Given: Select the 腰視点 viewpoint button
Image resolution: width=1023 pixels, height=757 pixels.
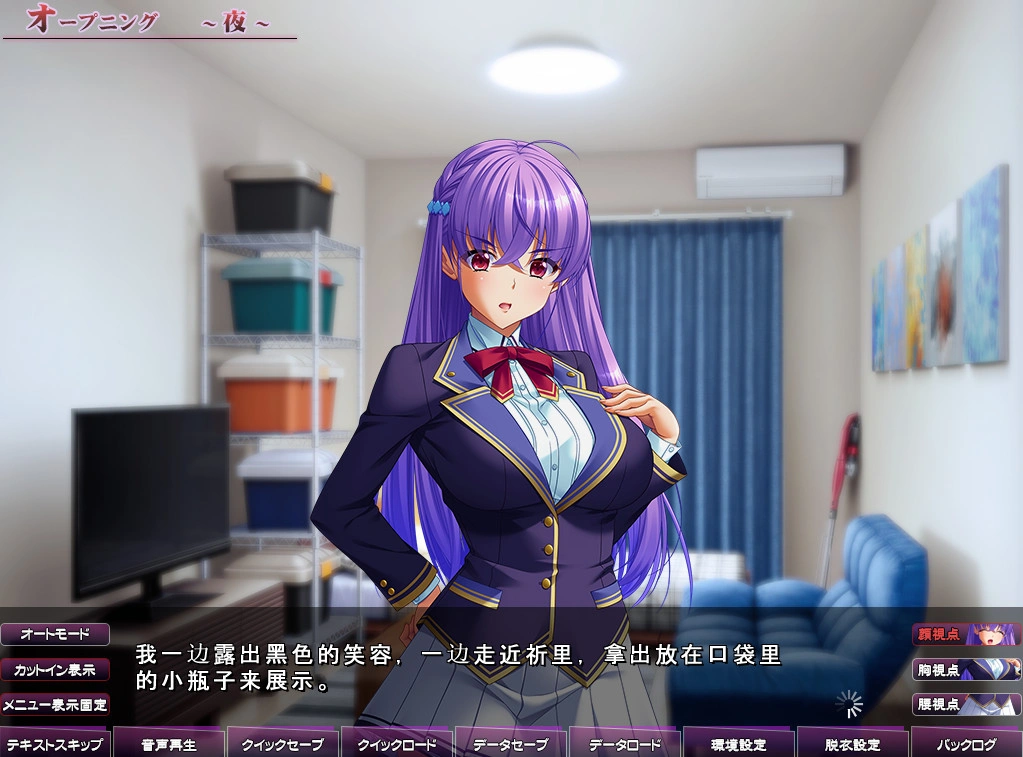Looking at the screenshot, I should pyautogui.click(x=966, y=704).
